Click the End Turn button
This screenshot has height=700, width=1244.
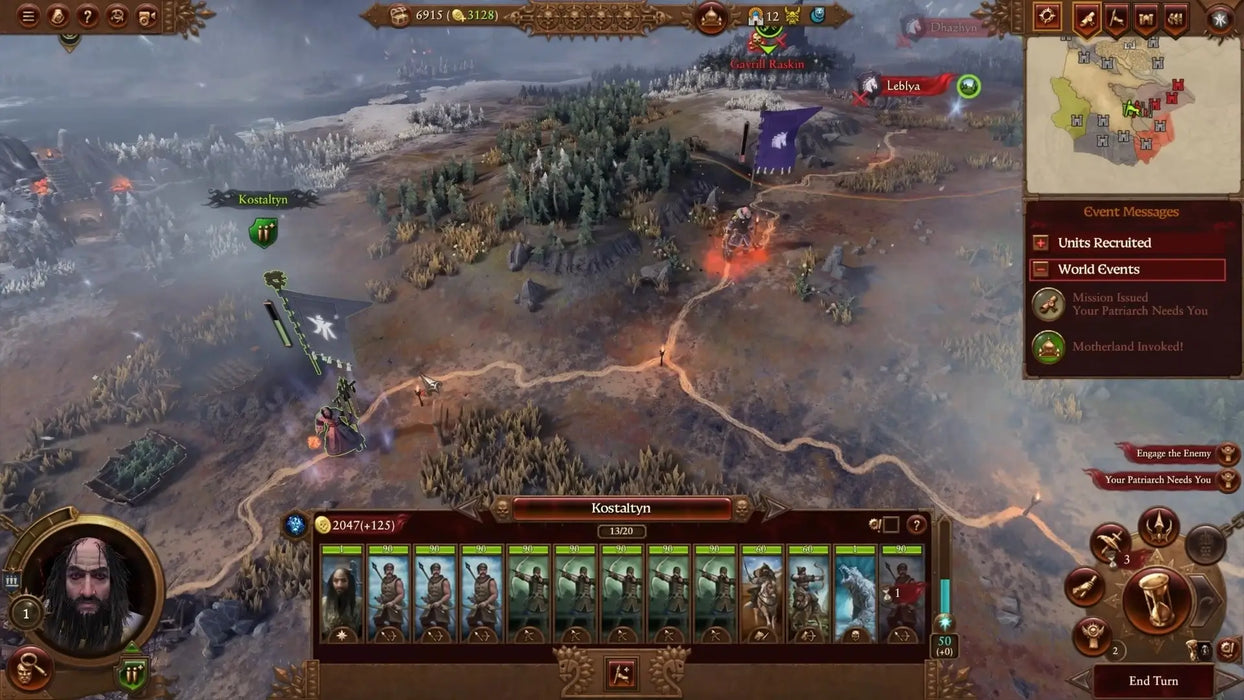click(1153, 681)
